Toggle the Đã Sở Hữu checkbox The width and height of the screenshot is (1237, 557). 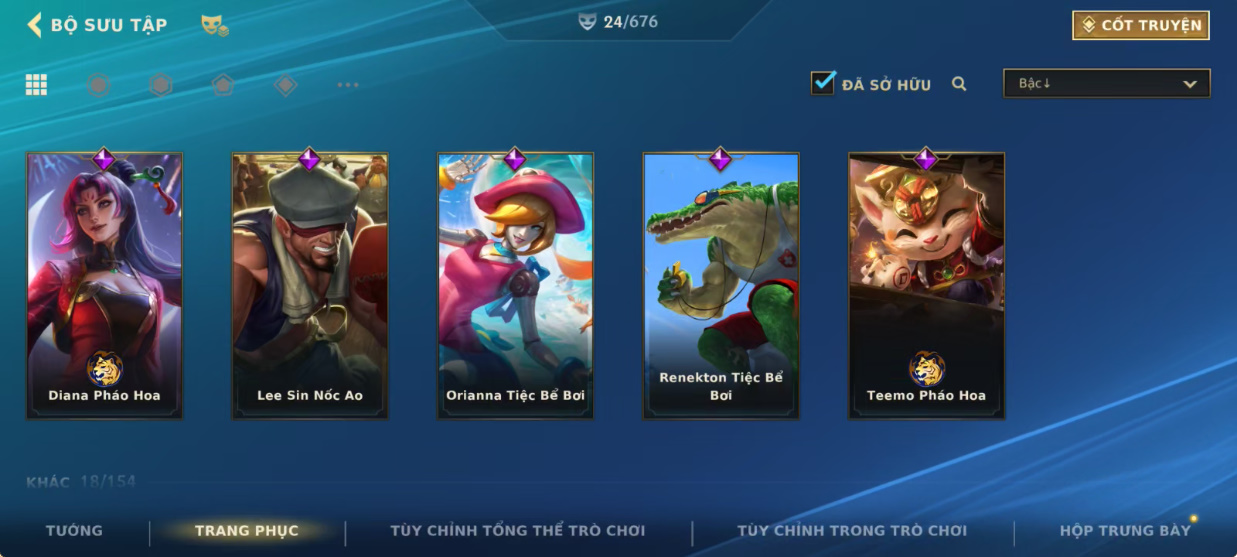click(823, 83)
